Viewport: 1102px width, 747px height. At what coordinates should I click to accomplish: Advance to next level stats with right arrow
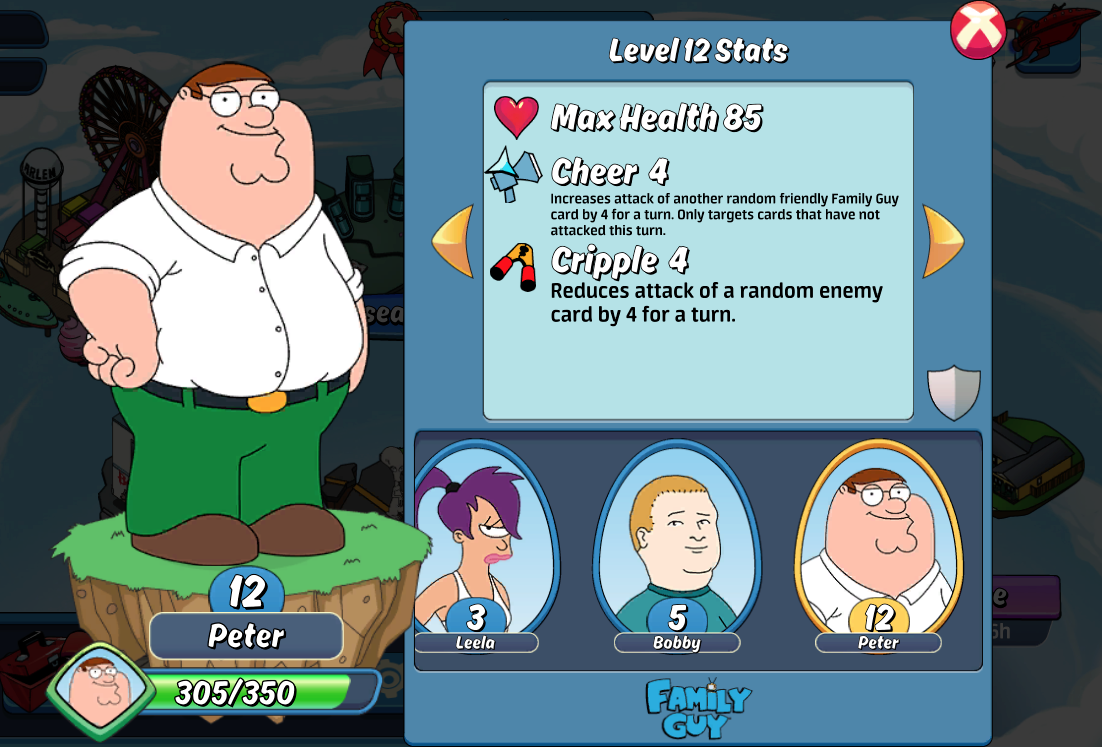tap(942, 241)
